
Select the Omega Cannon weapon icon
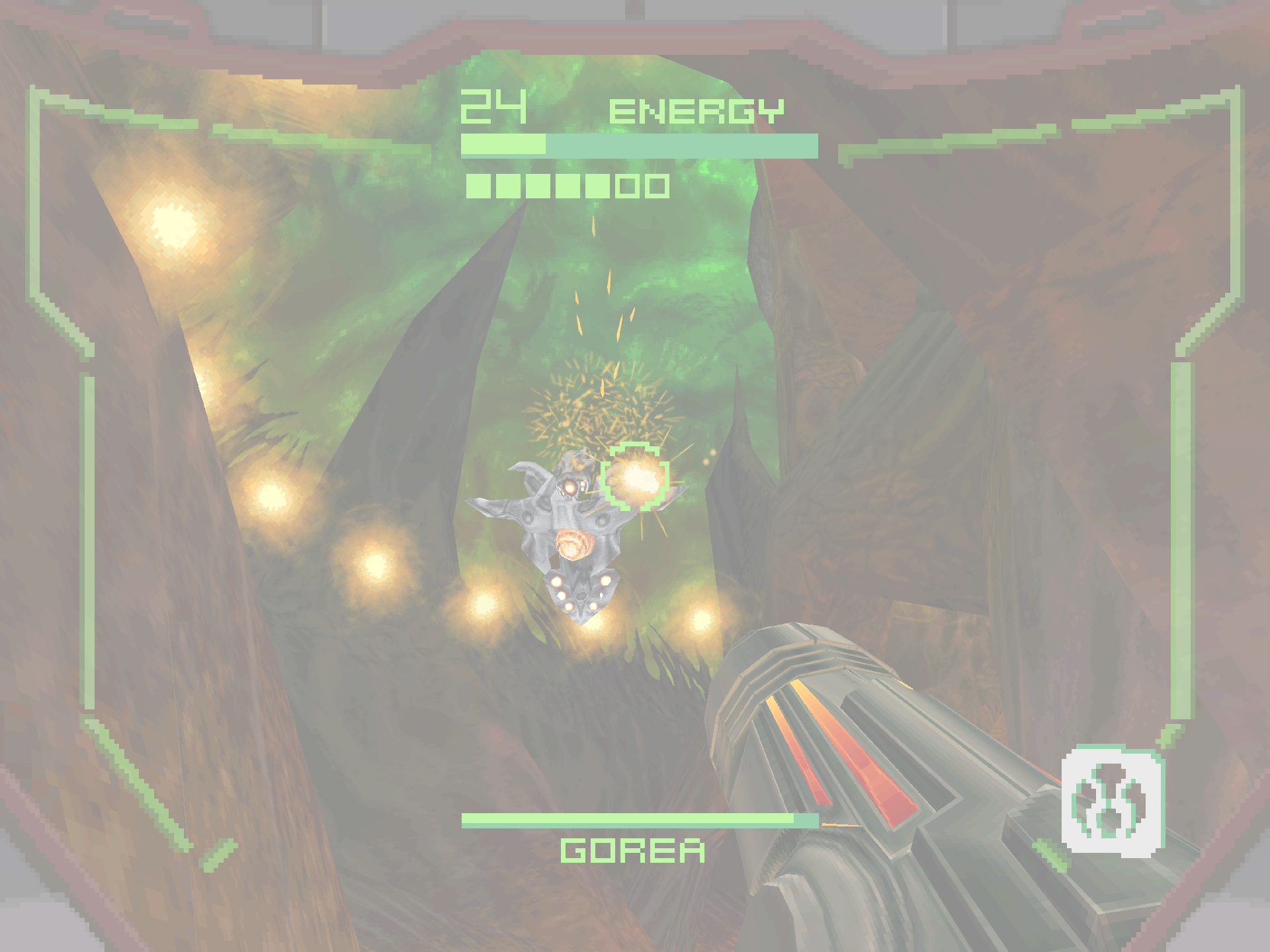pyautogui.click(x=1113, y=801)
